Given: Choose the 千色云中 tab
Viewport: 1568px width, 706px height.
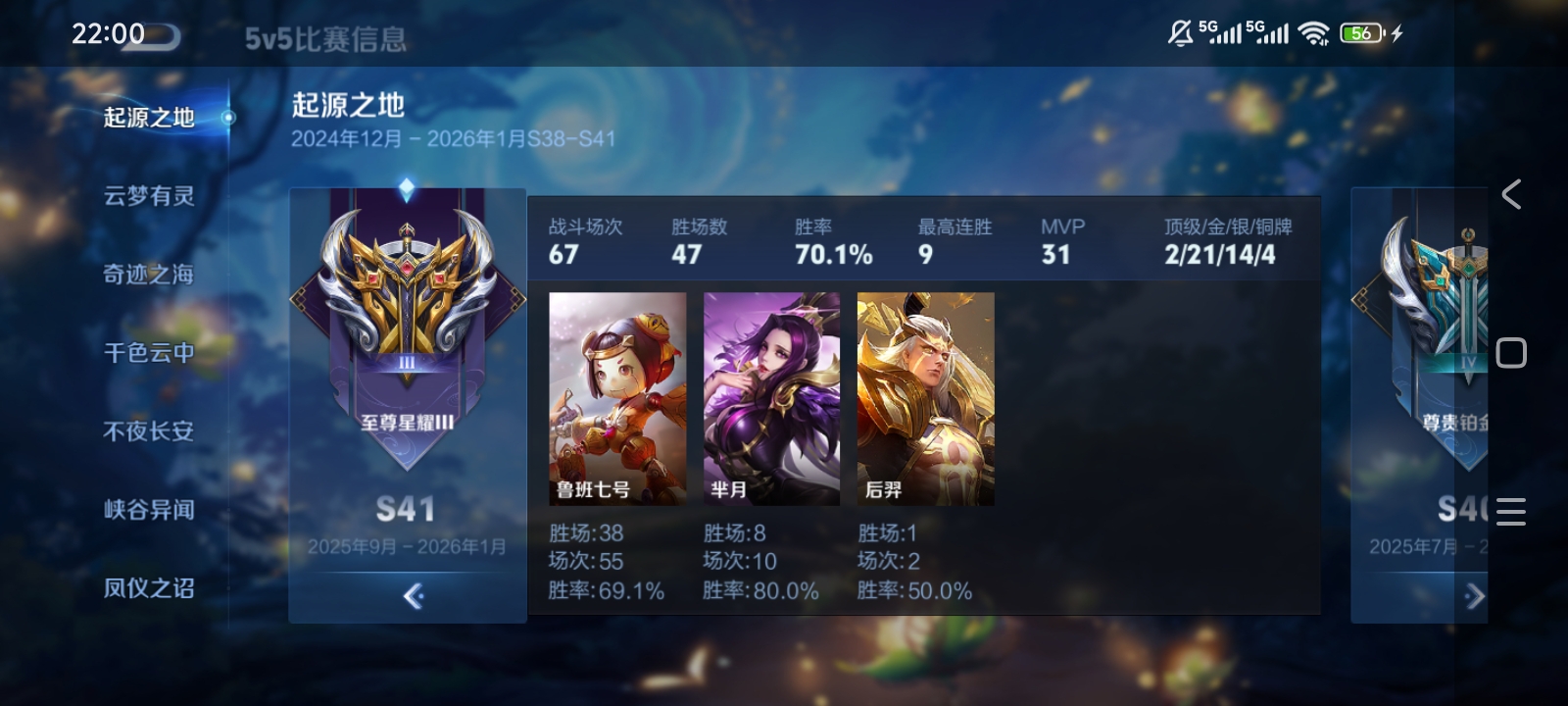Looking at the screenshot, I should [x=149, y=353].
